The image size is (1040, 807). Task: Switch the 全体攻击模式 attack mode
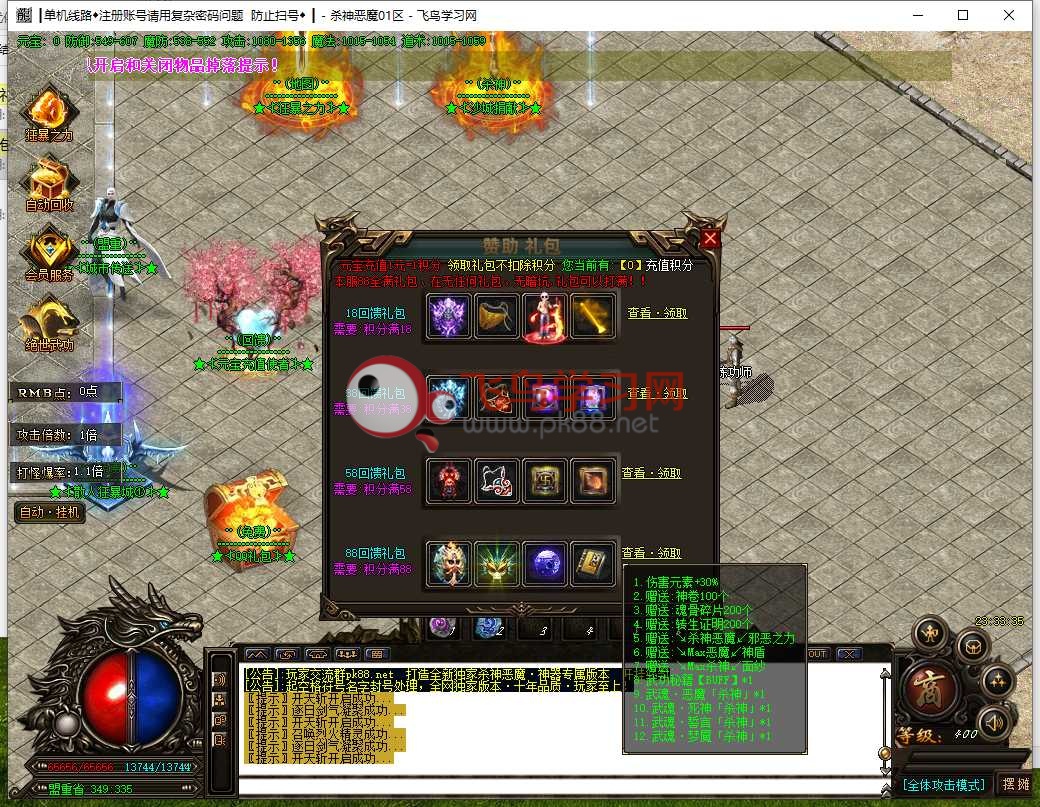[943, 784]
